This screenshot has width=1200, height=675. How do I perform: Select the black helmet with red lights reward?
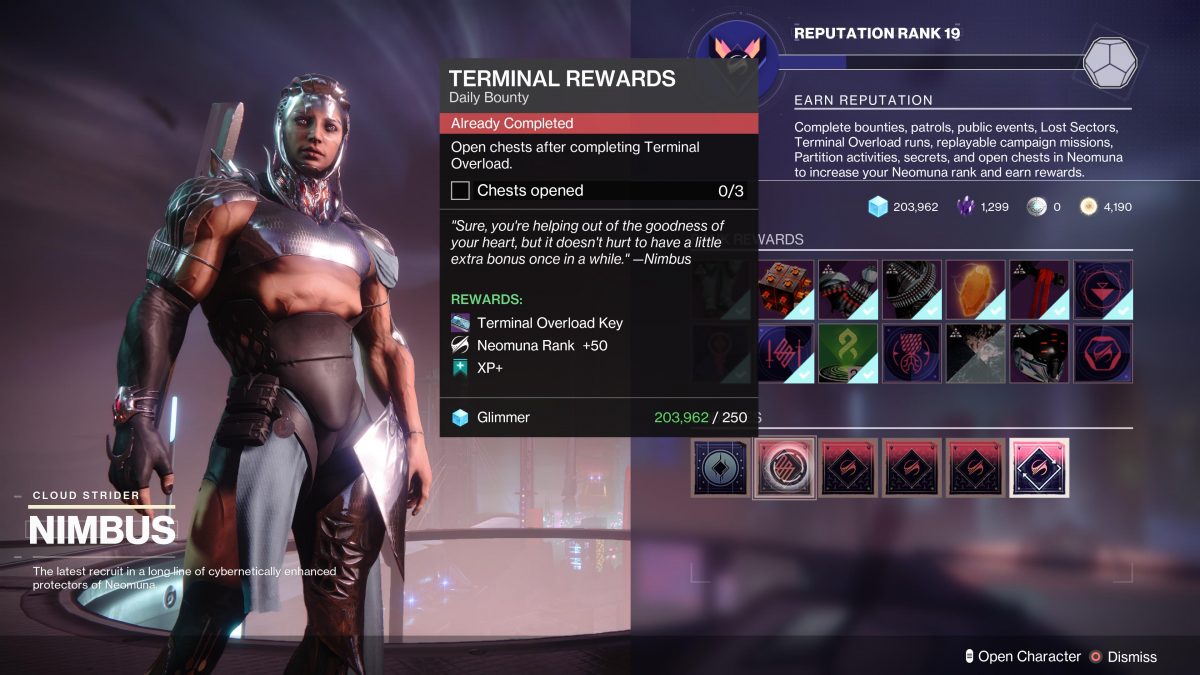coord(1038,353)
